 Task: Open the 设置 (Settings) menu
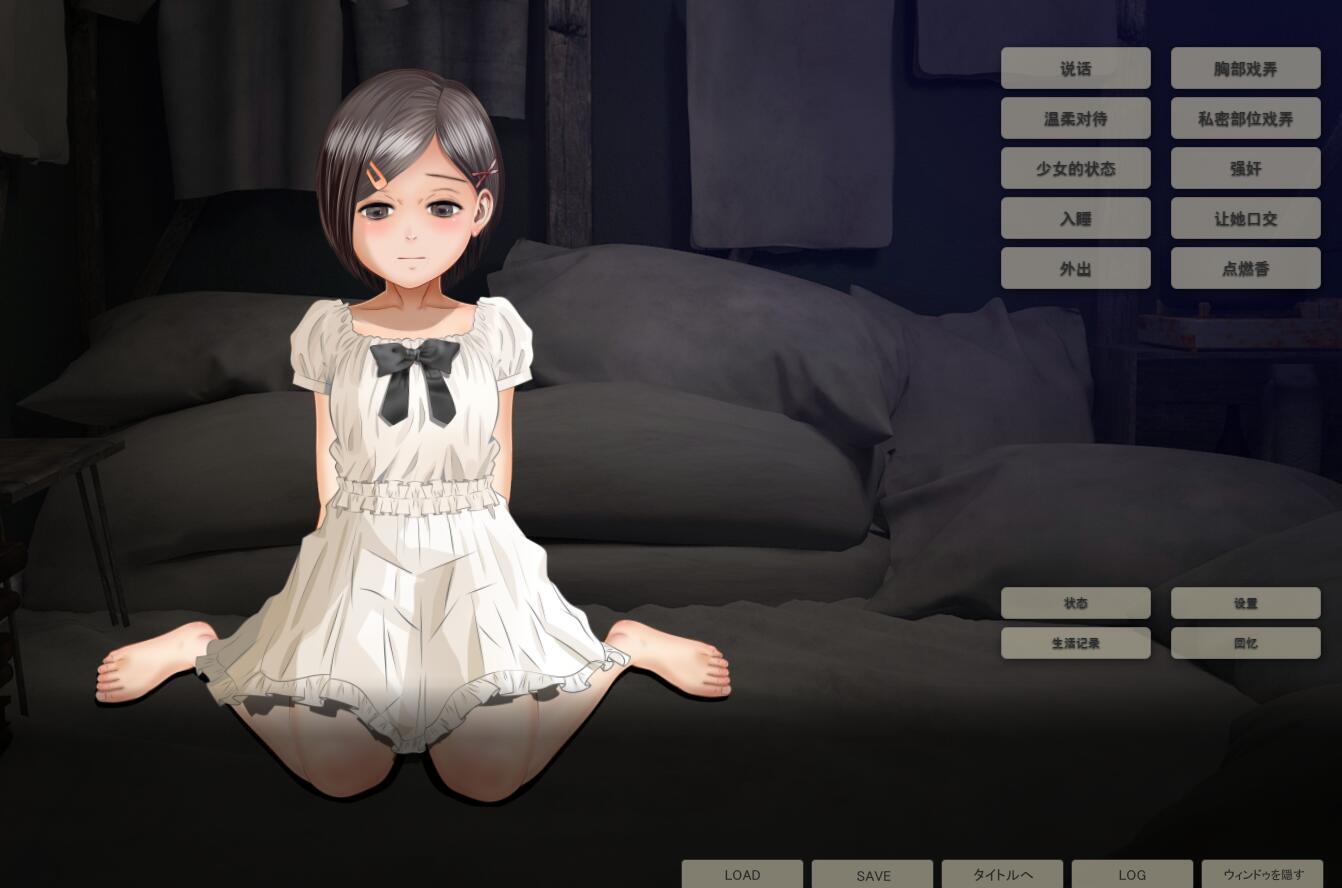(x=1246, y=603)
